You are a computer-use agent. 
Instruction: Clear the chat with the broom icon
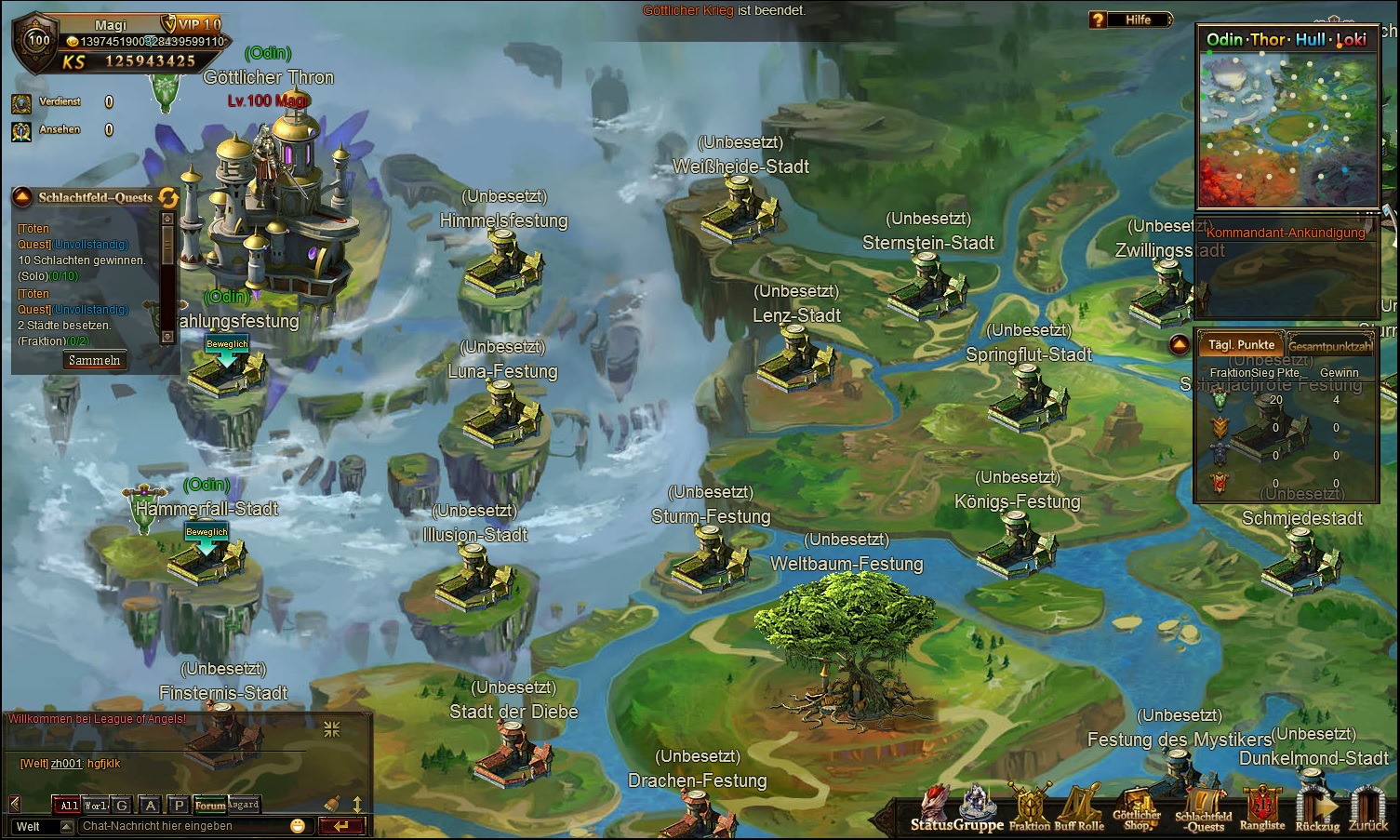pyautogui.click(x=332, y=805)
